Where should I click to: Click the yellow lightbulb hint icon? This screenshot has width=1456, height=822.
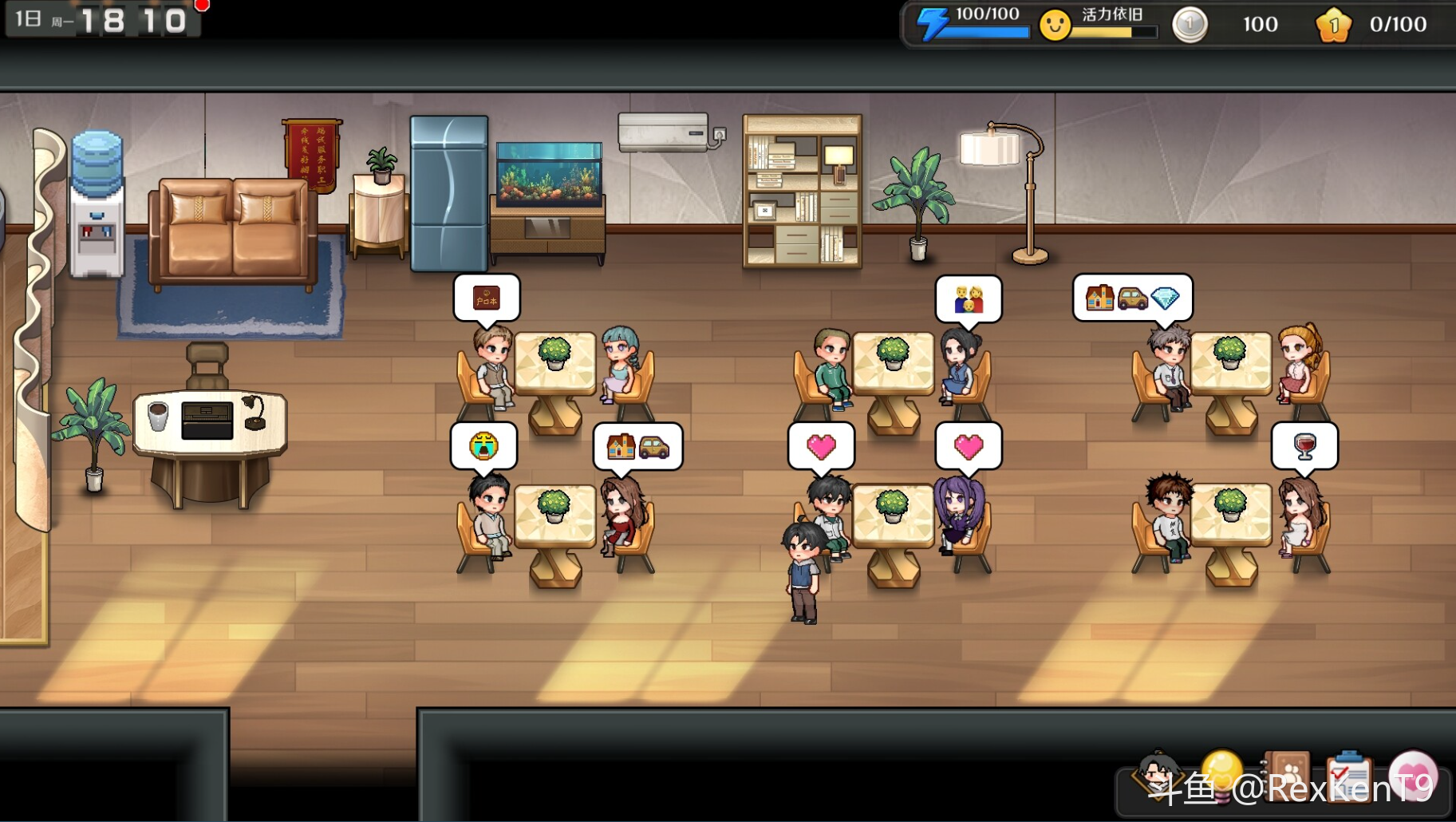click(x=1222, y=773)
